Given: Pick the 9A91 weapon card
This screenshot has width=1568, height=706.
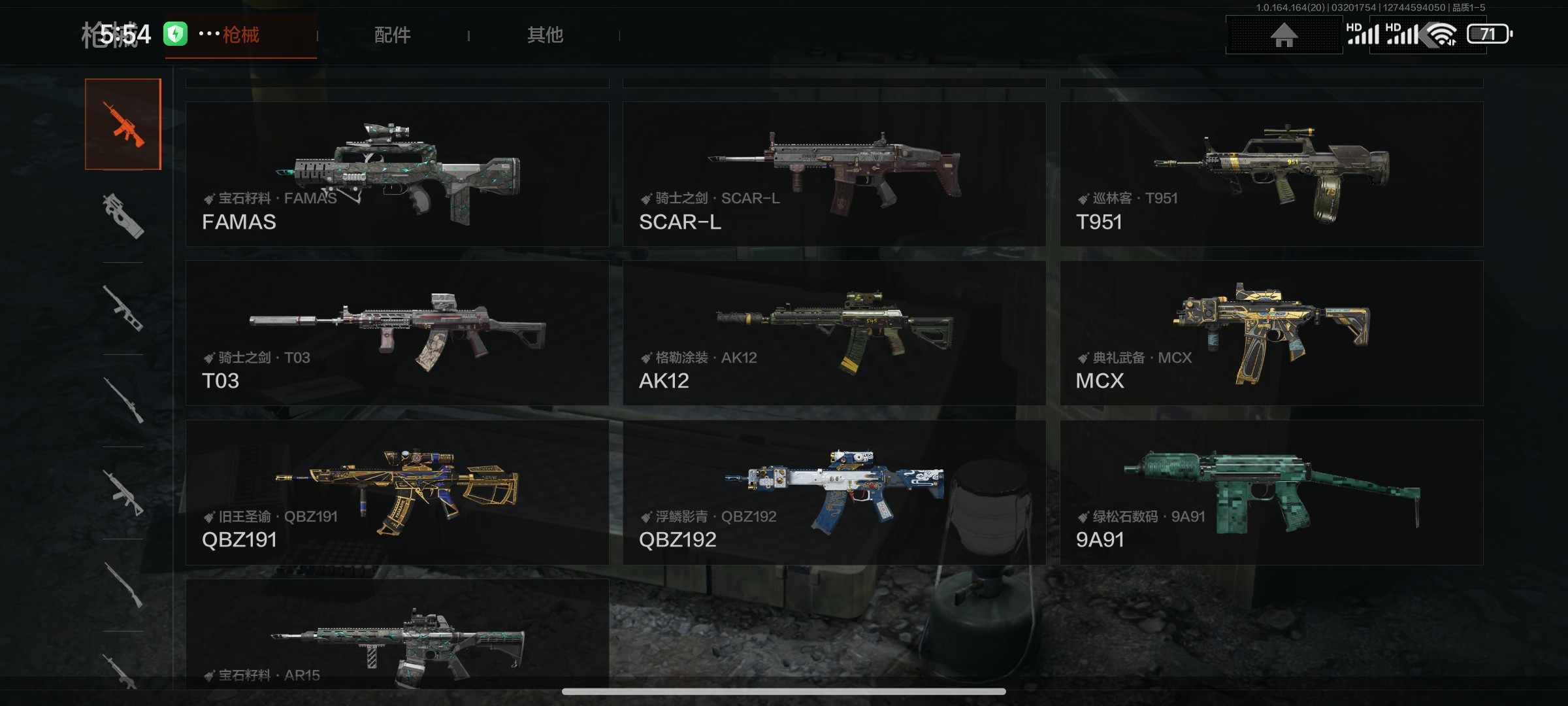Looking at the screenshot, I should tap(1271, 492).
